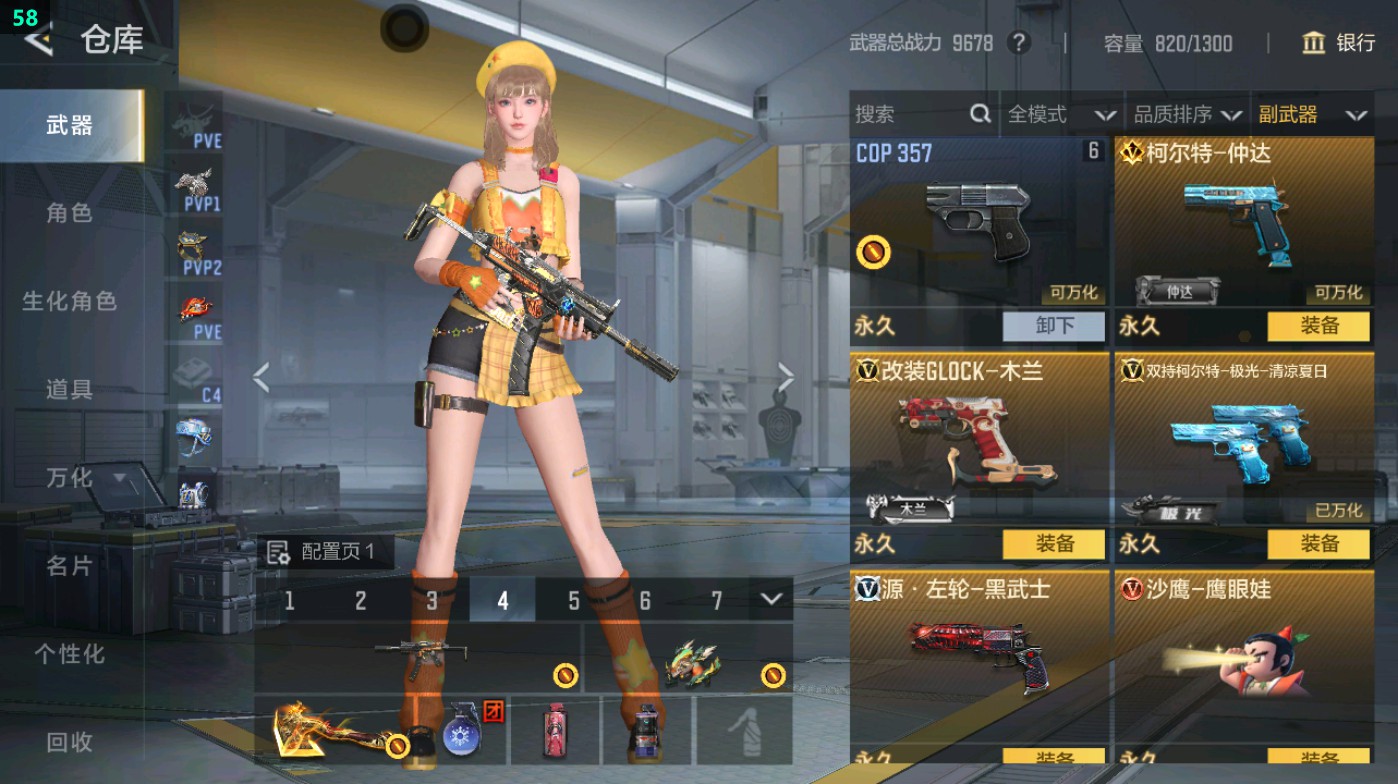Image resolution: width=1398 pixels, height=784 pixels.
Task: Equip 柯尔特-仲达 with its 装备 button
Action: click(1318, 327)
